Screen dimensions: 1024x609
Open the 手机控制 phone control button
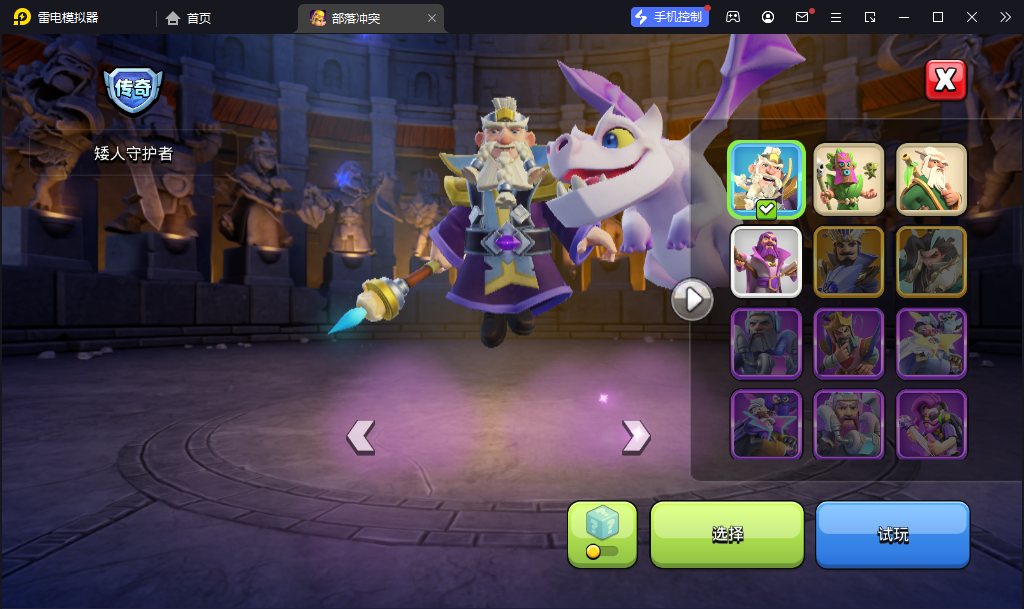tap(669, 17)
